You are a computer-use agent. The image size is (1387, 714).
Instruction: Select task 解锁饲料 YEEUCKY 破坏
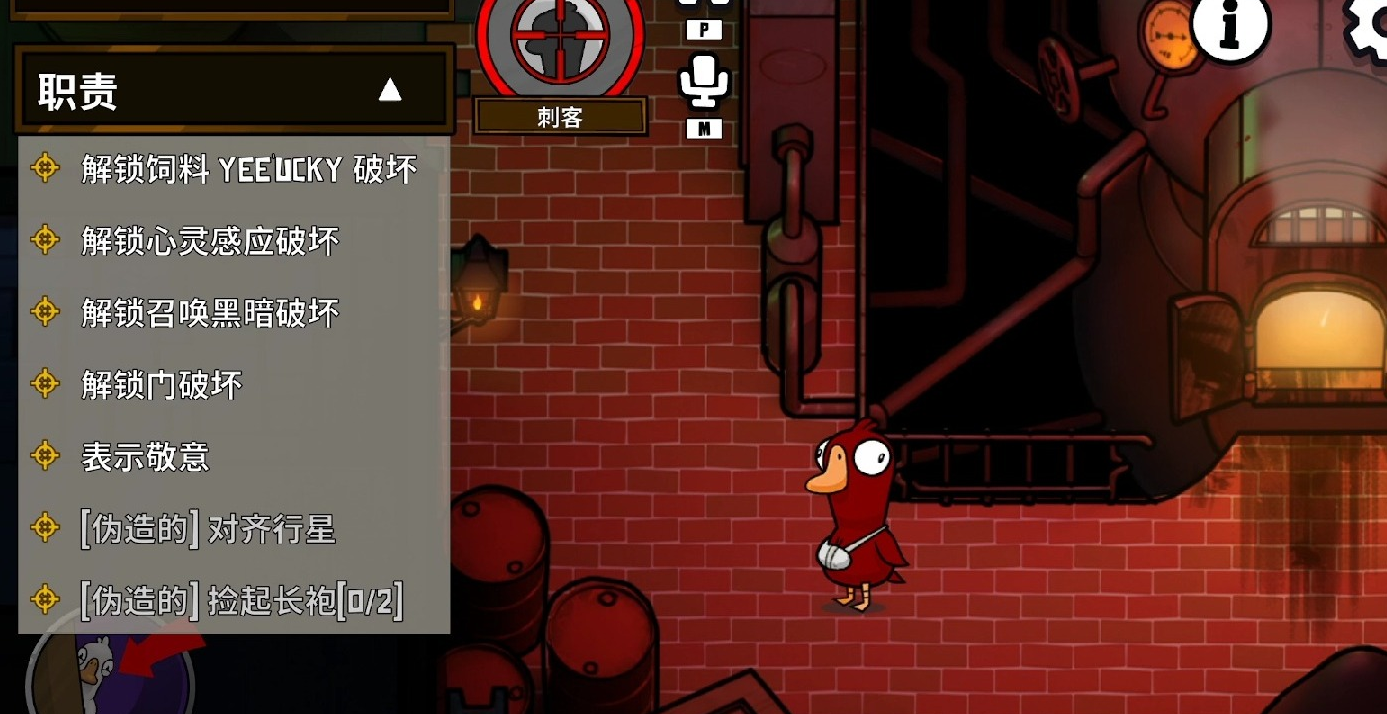point(248,169)
